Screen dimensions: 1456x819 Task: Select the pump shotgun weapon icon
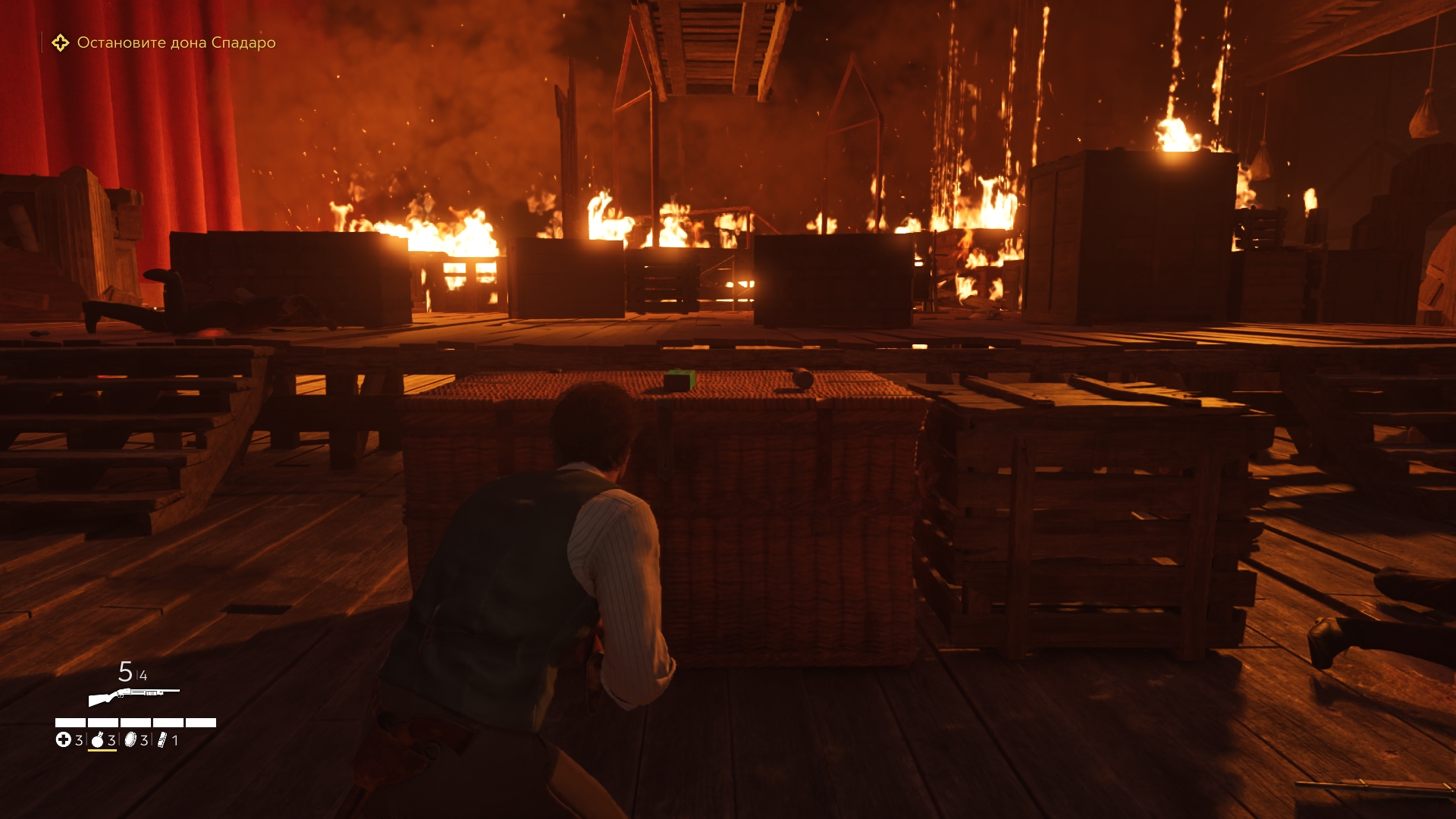pos(133,695)
